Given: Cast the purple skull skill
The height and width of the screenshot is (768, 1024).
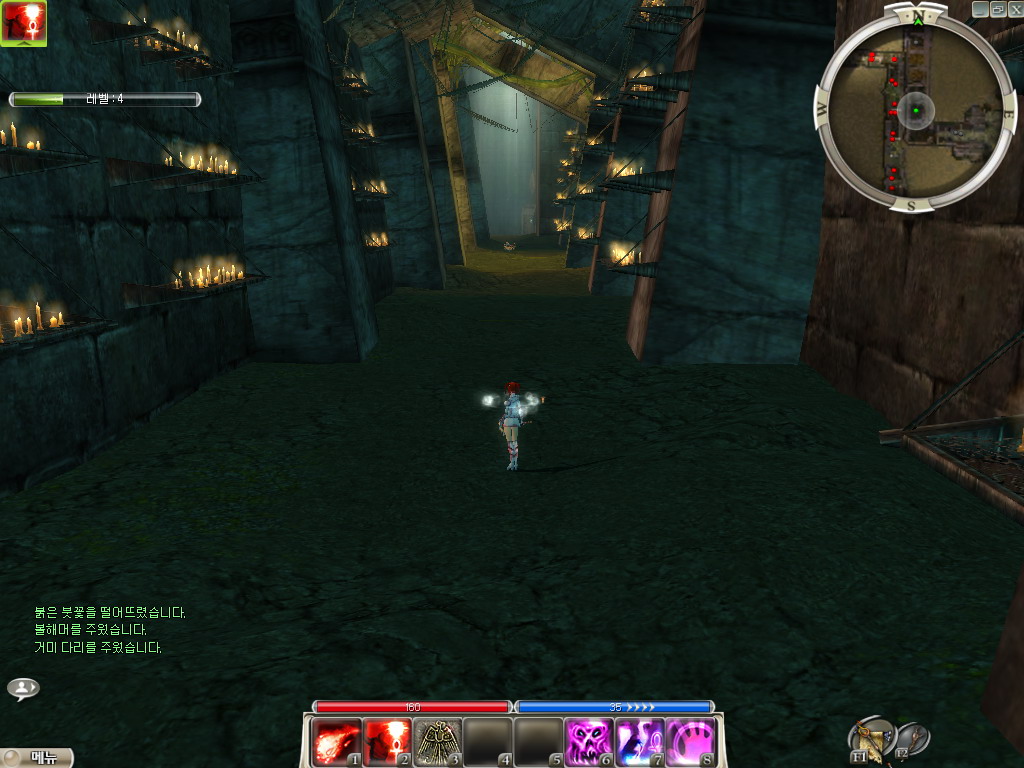Looking at the screenshot, I should tap(589, 742).
